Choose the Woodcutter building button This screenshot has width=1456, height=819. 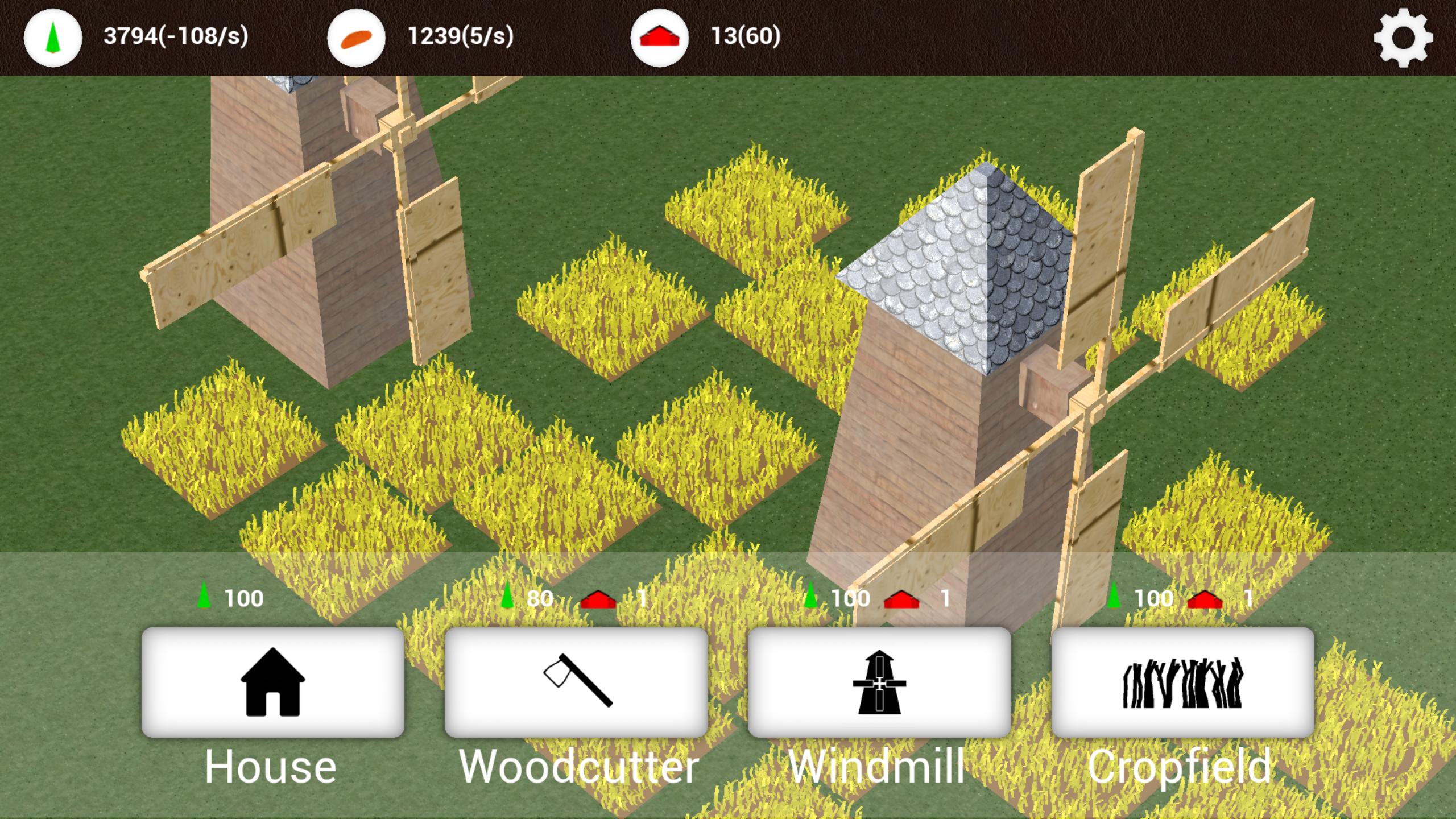576,682
